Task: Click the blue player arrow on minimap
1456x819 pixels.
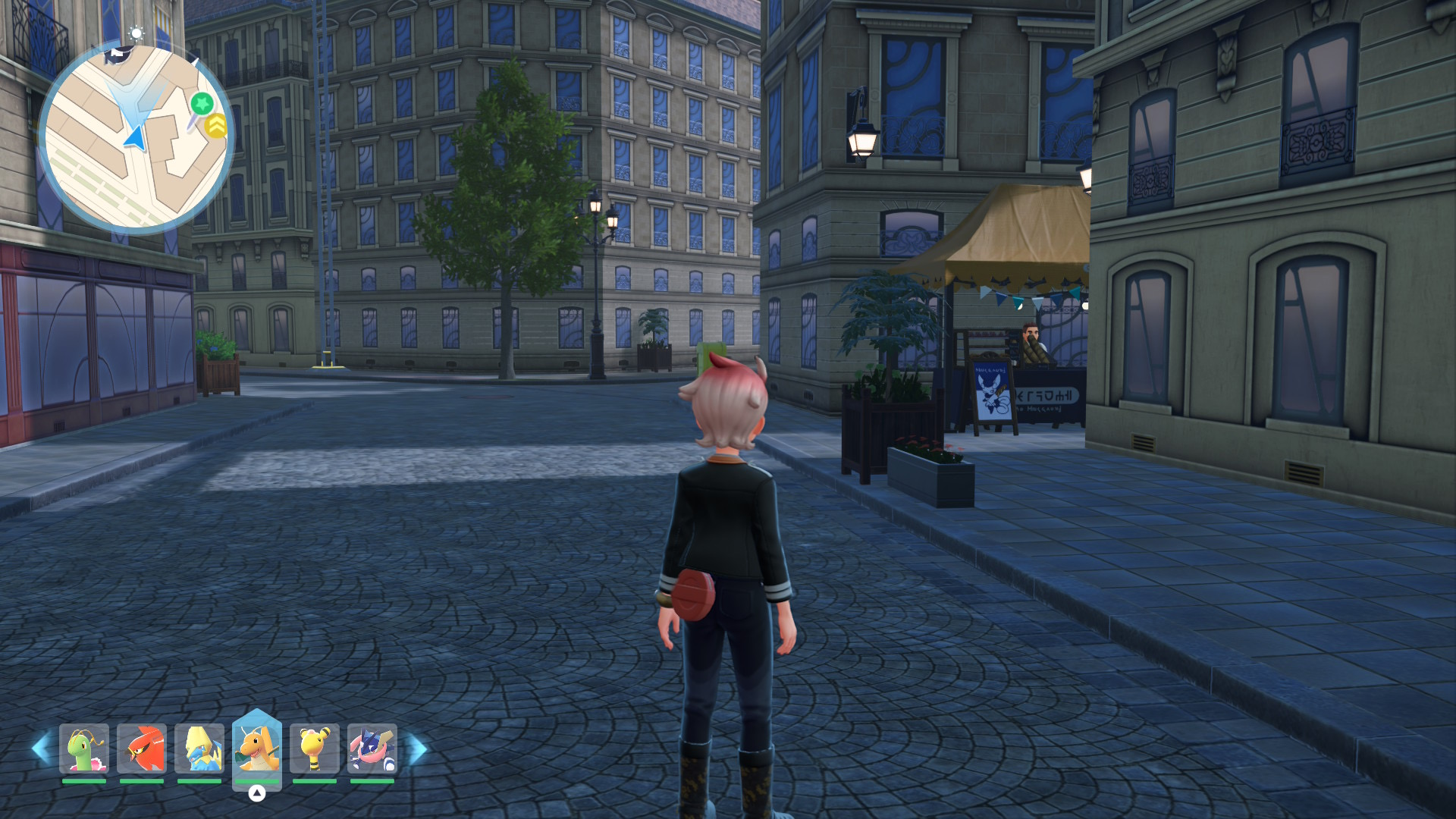Action: pos(135,138)
